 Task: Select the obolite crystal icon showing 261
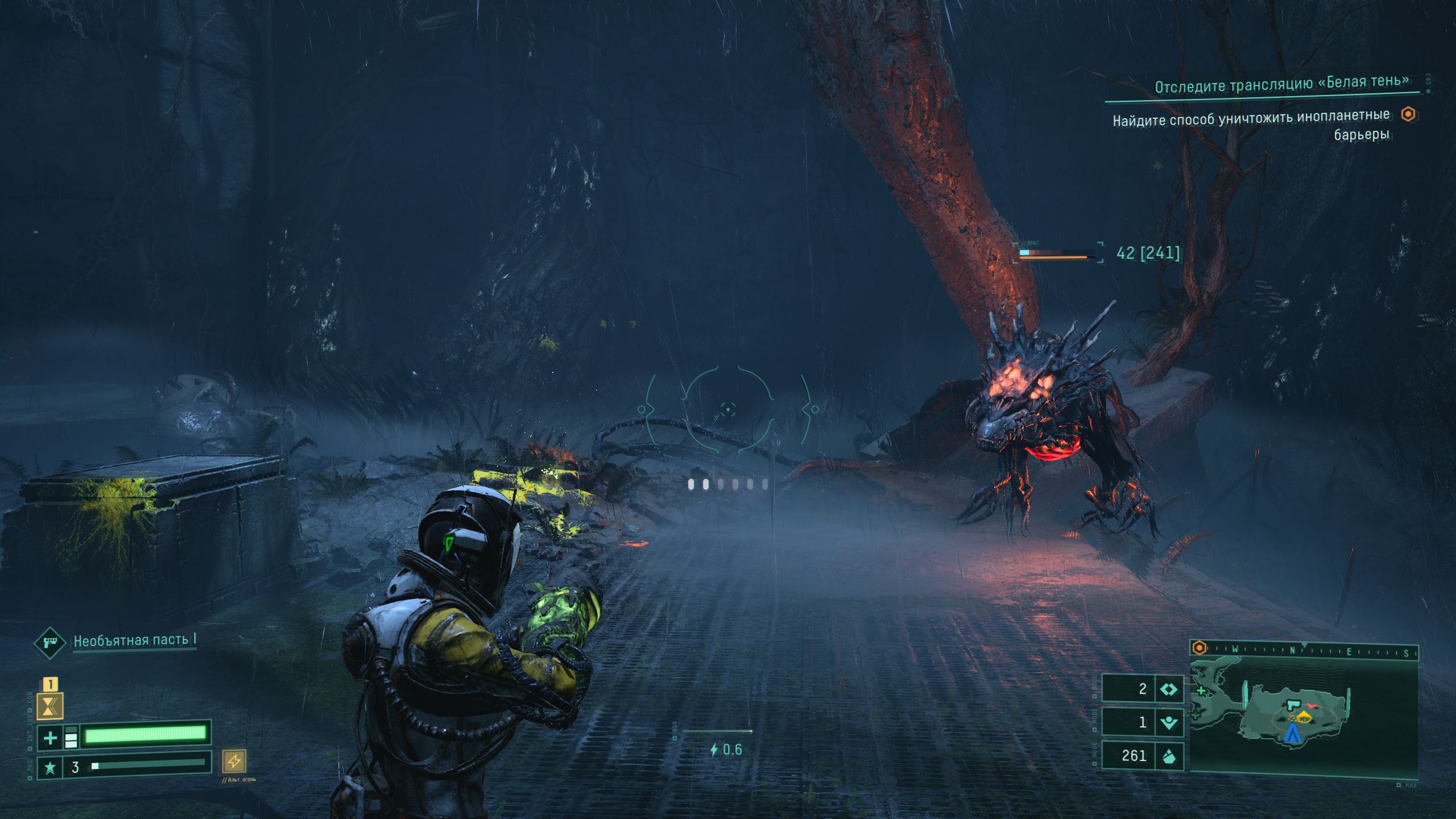tap(1169, 756)
